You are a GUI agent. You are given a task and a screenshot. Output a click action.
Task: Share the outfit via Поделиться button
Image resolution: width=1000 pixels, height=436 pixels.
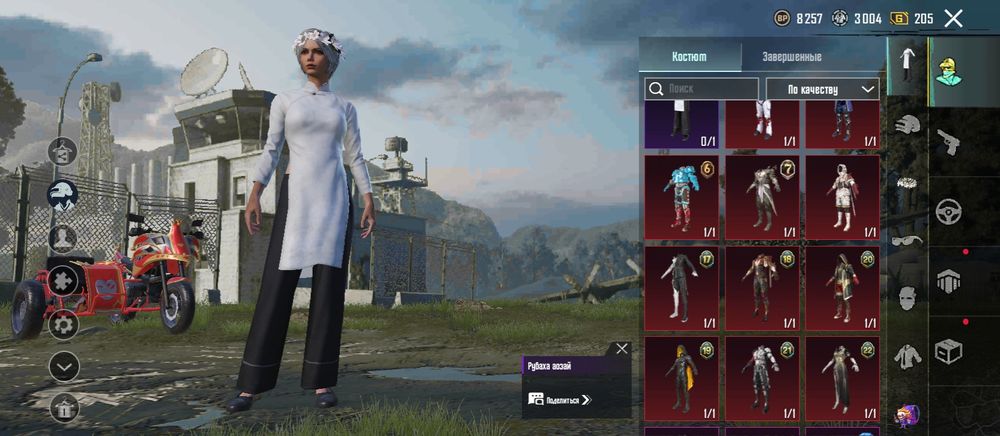(x=561, y=399)
